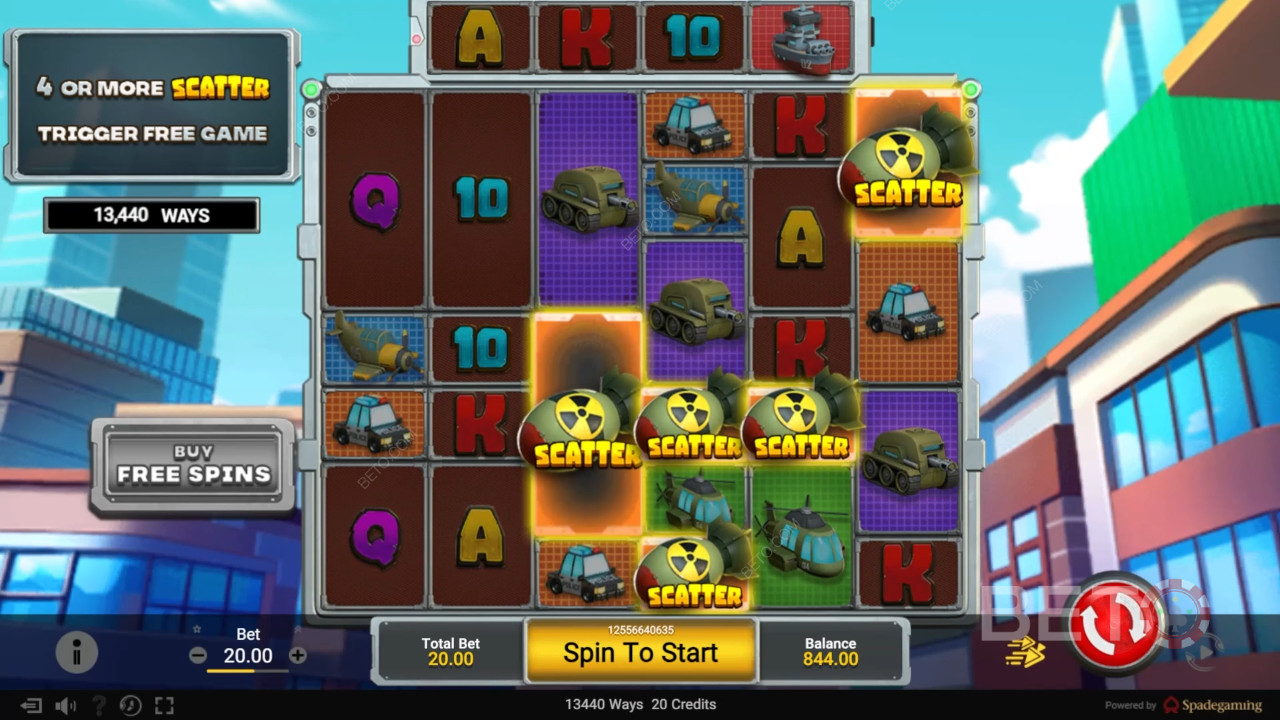1280x720 pixels.
Task: Open the game info paytable
Action: point(76,653)
